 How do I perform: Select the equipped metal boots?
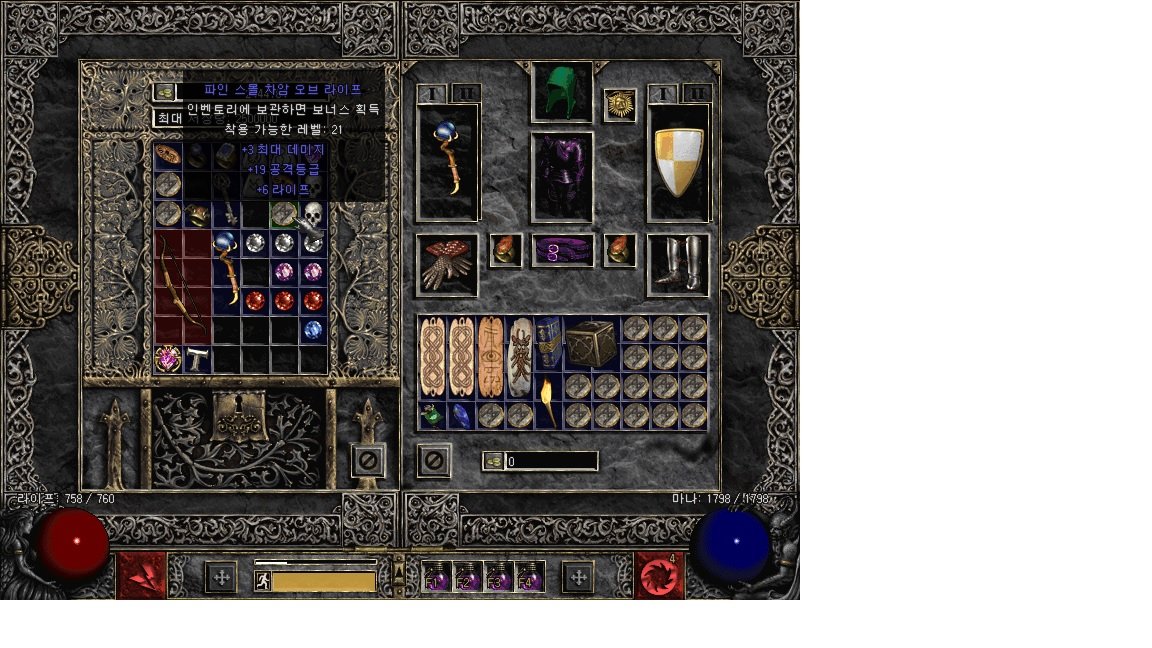tap(679, 265)
